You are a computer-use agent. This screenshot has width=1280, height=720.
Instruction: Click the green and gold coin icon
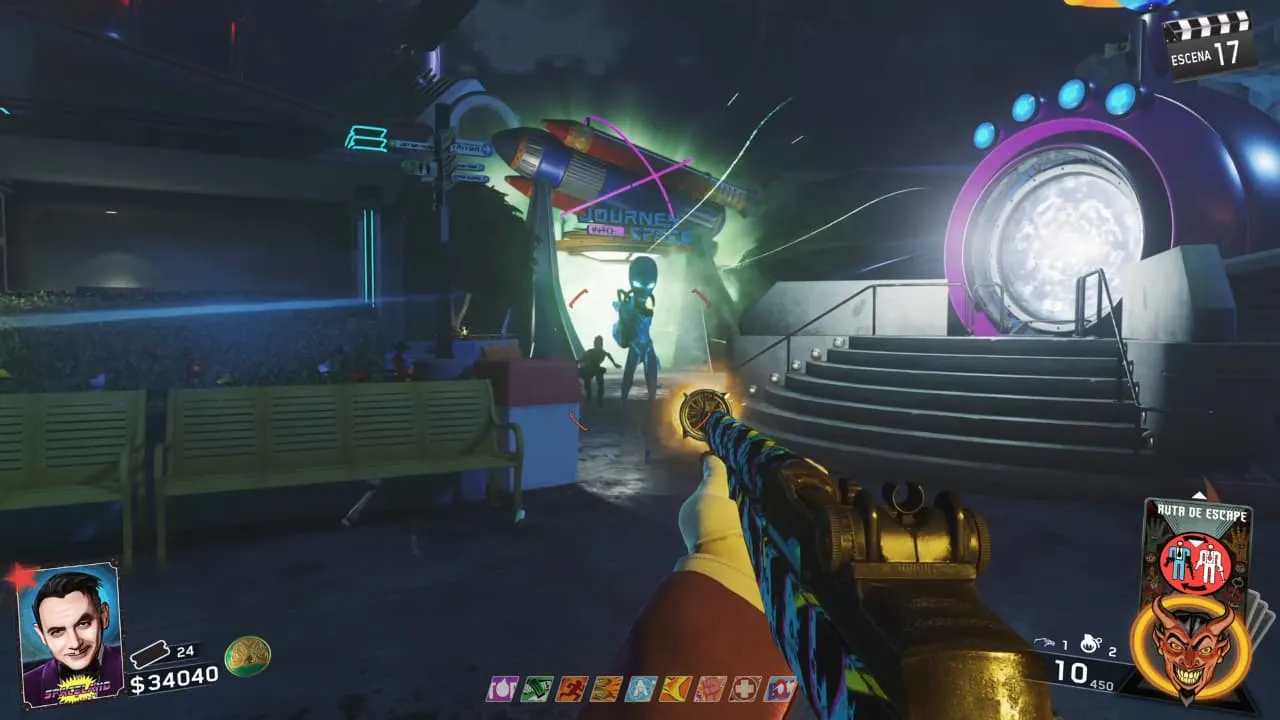click(247, 655)
